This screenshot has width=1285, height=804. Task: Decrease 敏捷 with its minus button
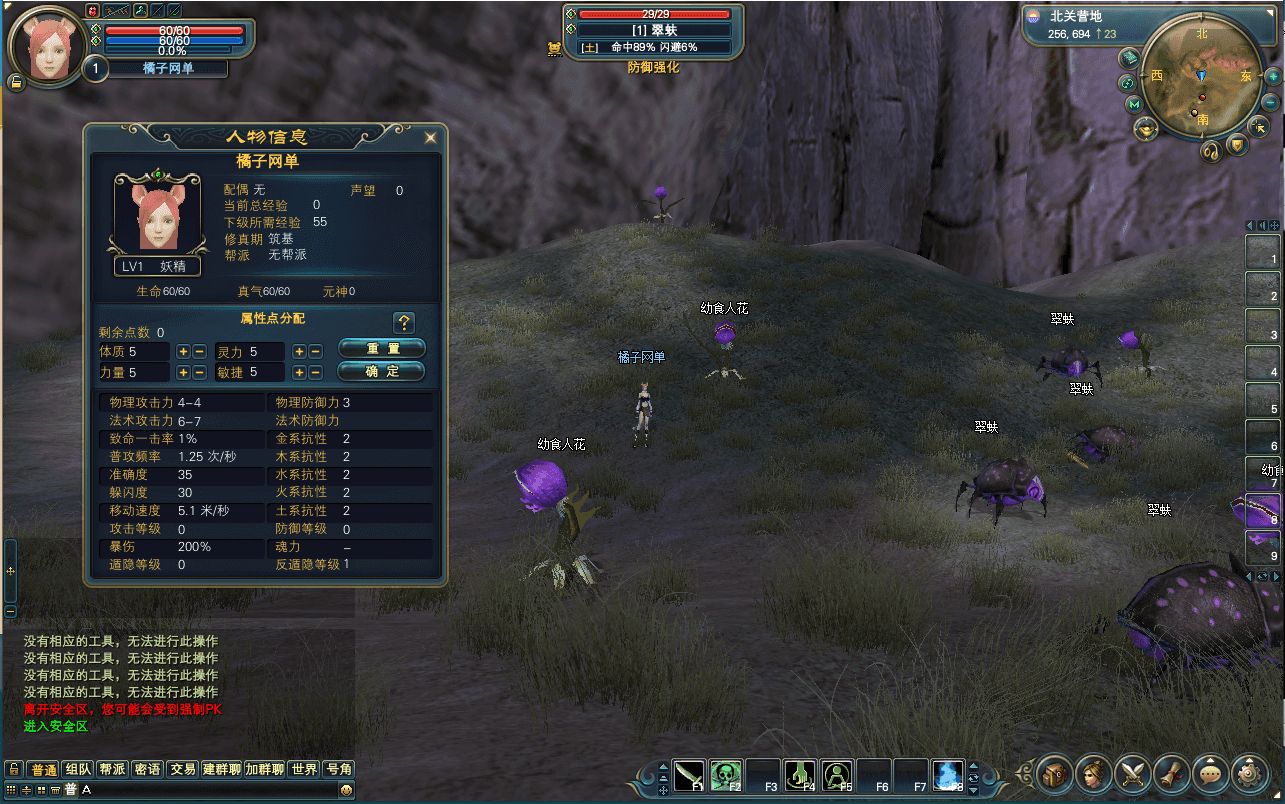(x=315, y=372)
